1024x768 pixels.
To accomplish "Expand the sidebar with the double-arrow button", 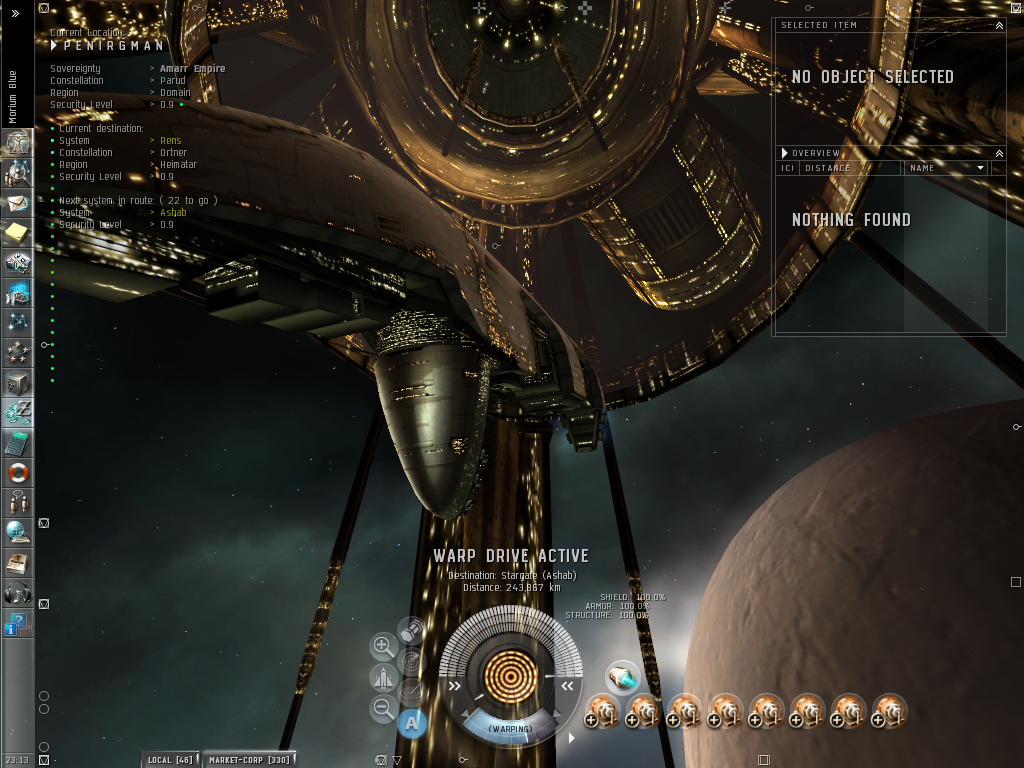I will click(15, 14).
